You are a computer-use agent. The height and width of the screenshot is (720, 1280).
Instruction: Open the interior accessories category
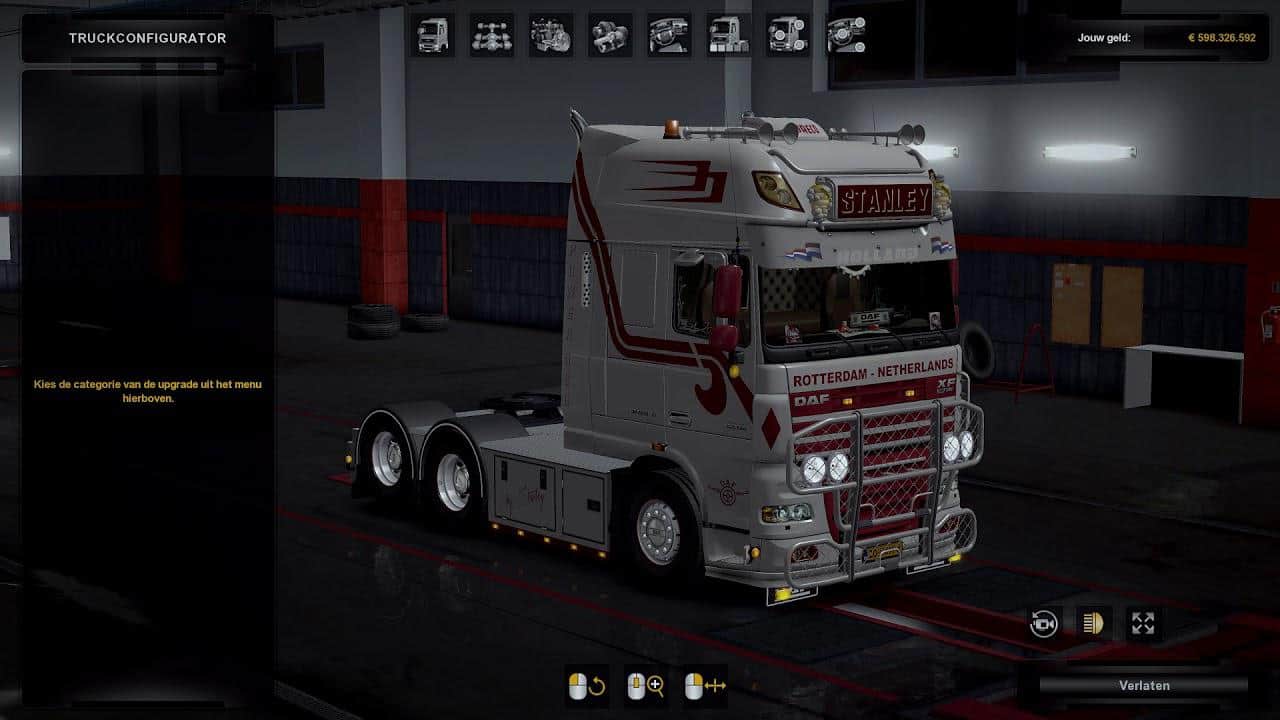(846, 35)
